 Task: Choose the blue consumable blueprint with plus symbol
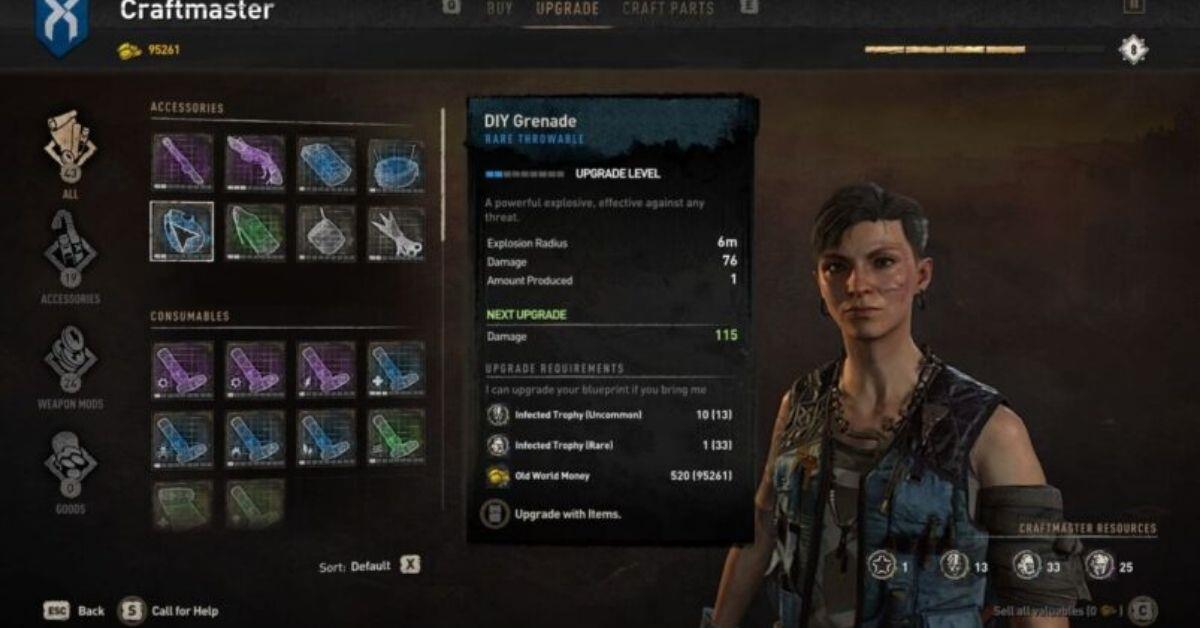396,368
